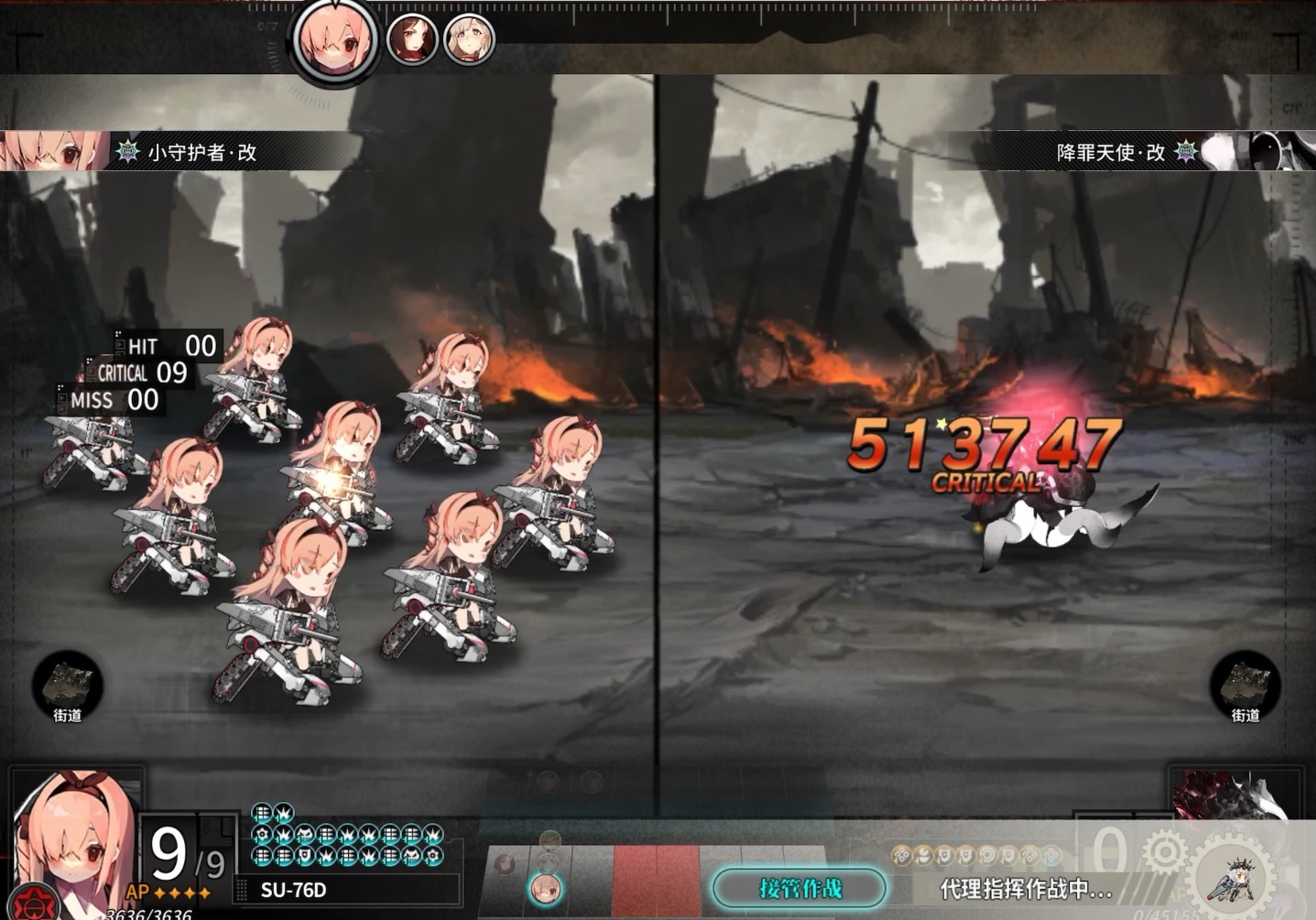Click the 接管作战 takeover battle button
This screenshot has width=1316, height=920.
(799, 888)
